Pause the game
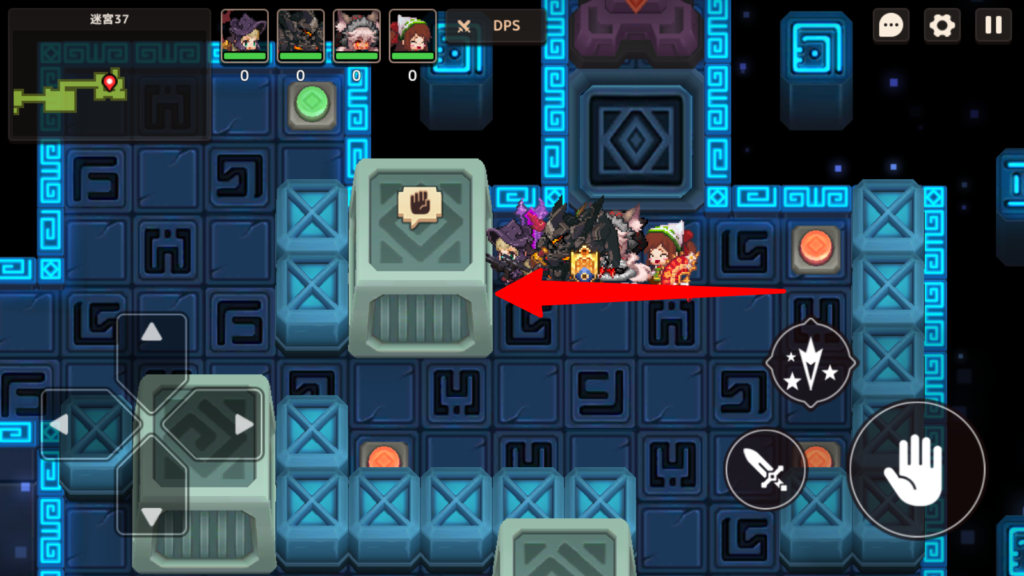 pos(993,26)
